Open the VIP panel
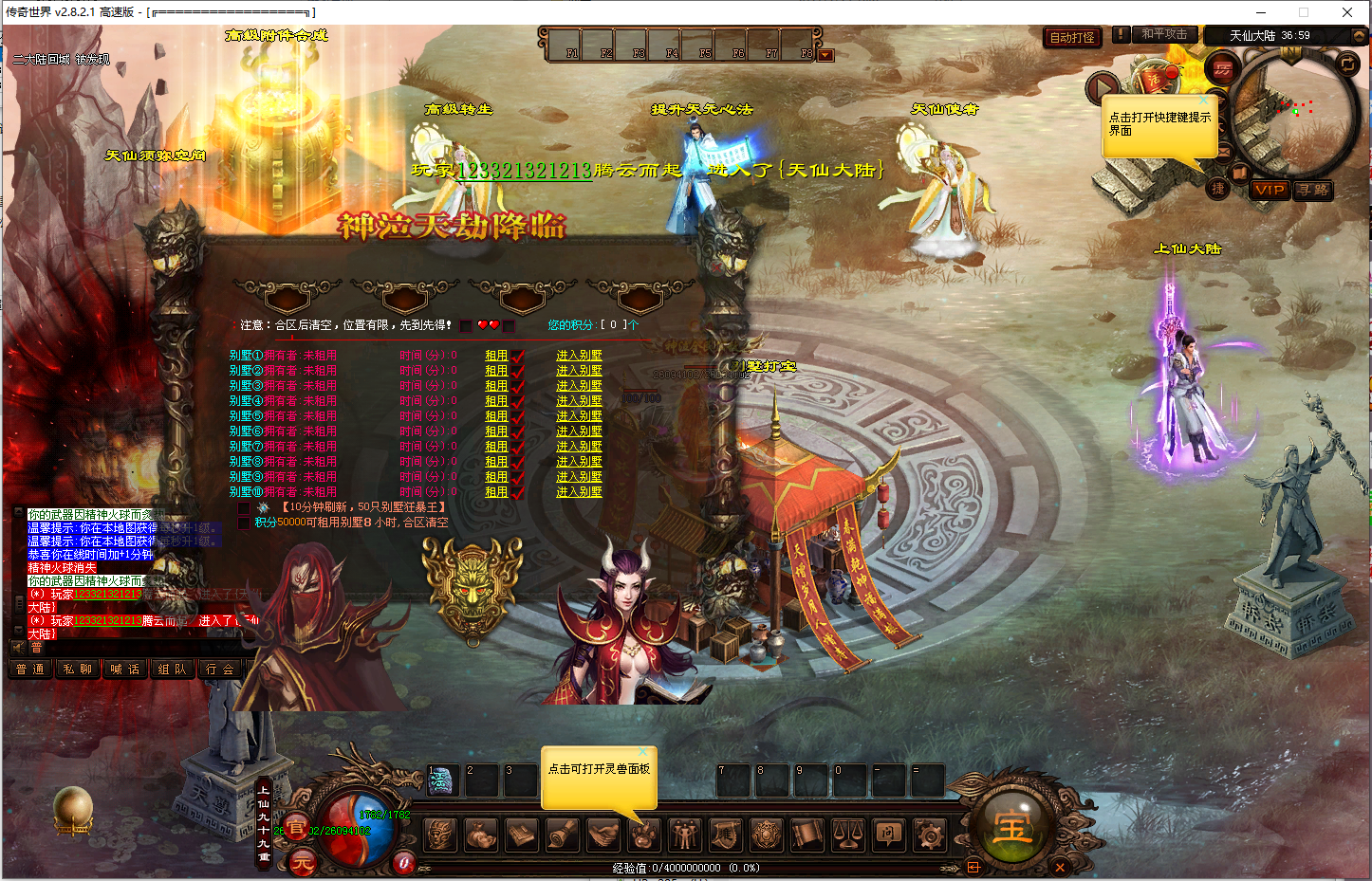The image size is (1372, 881). tap(1269, 190)
